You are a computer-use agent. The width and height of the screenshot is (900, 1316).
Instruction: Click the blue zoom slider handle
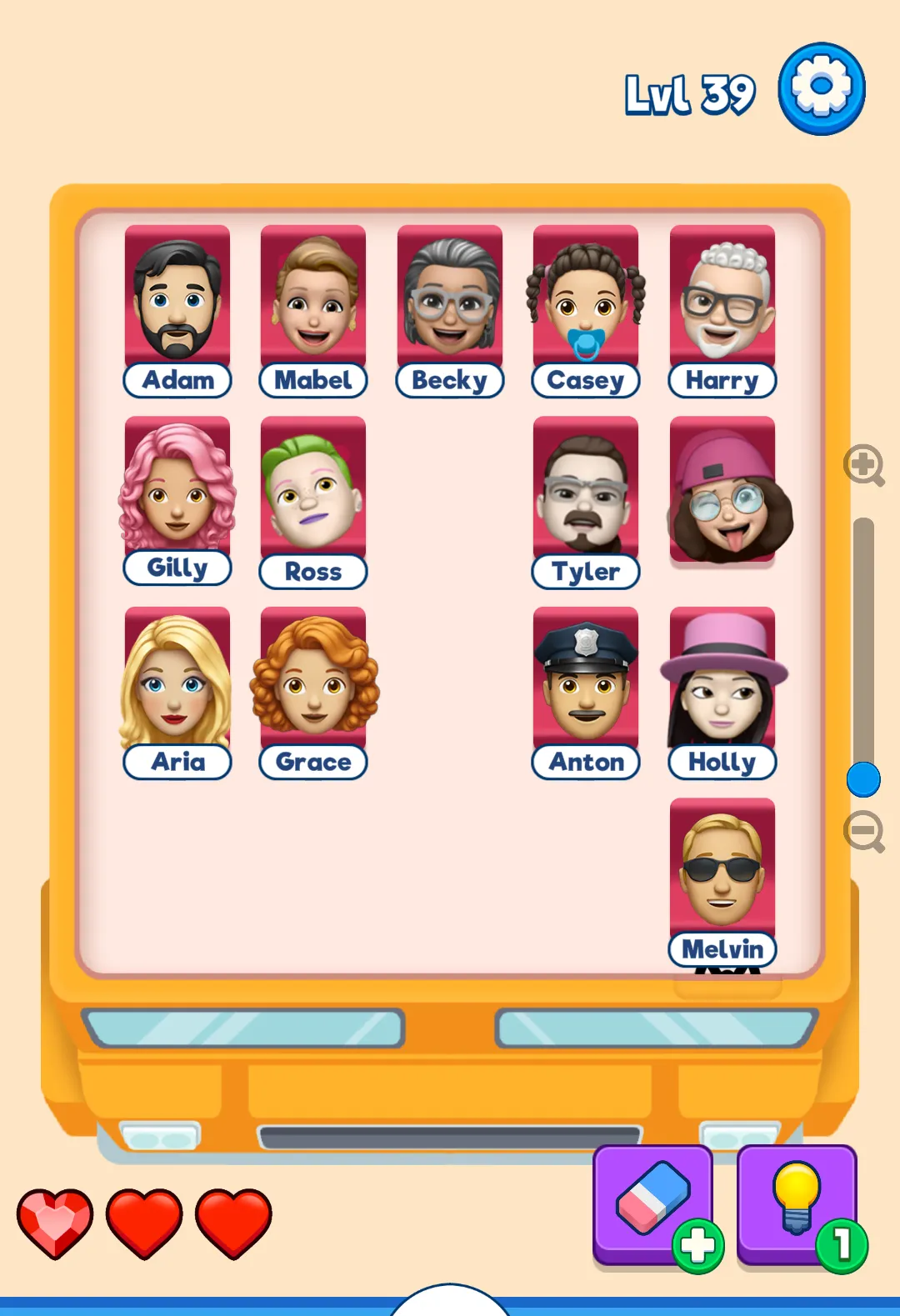[x=863, y=780]
